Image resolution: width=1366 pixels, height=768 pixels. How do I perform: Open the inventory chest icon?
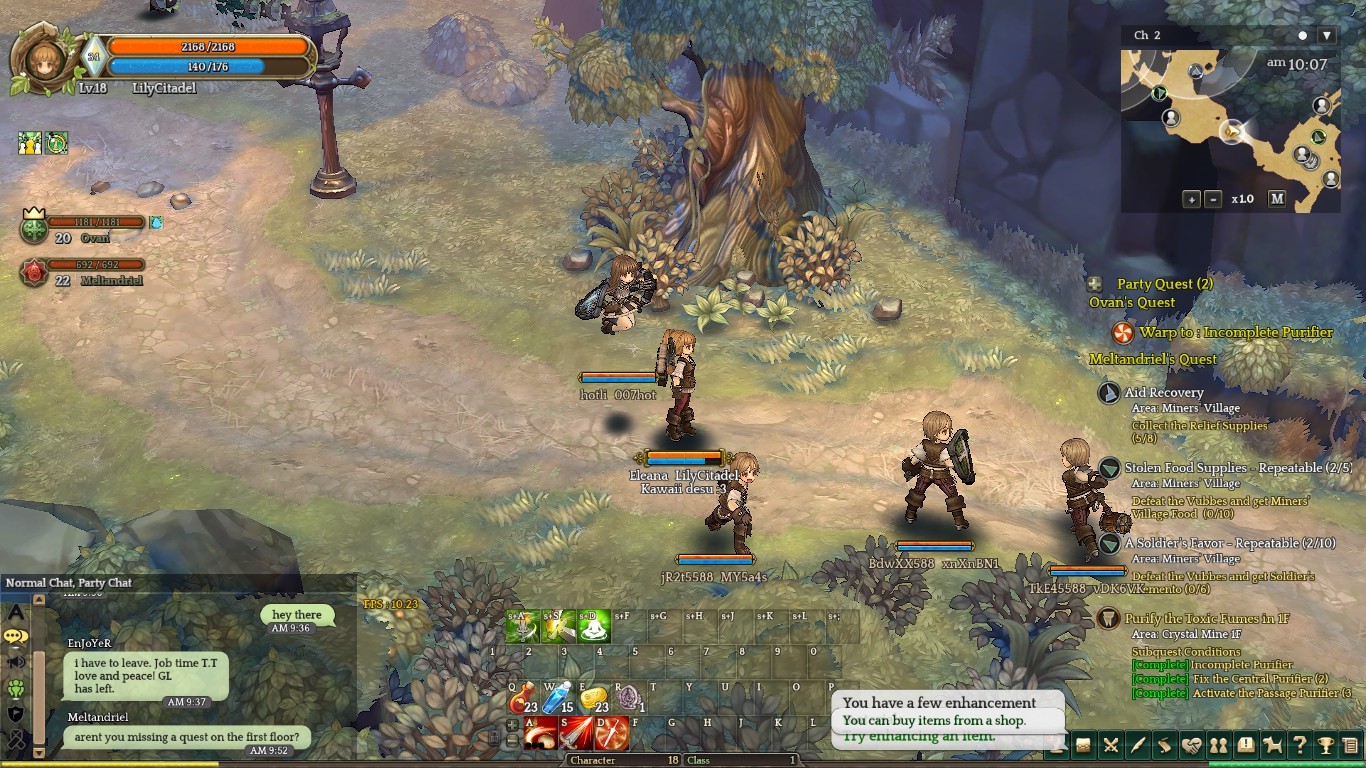(1083, 745)
